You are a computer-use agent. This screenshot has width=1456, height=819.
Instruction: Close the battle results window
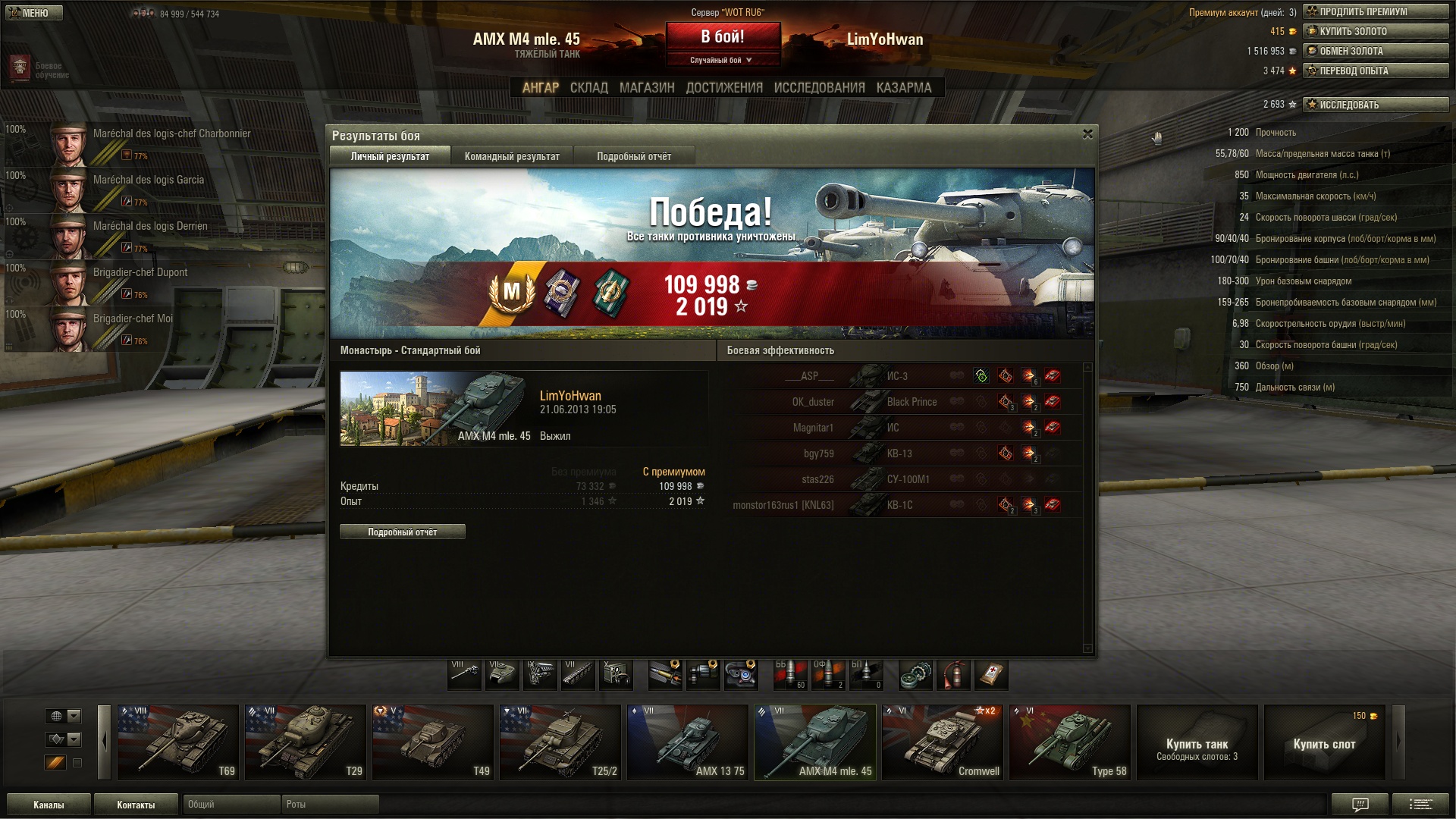pos(1087,134)
